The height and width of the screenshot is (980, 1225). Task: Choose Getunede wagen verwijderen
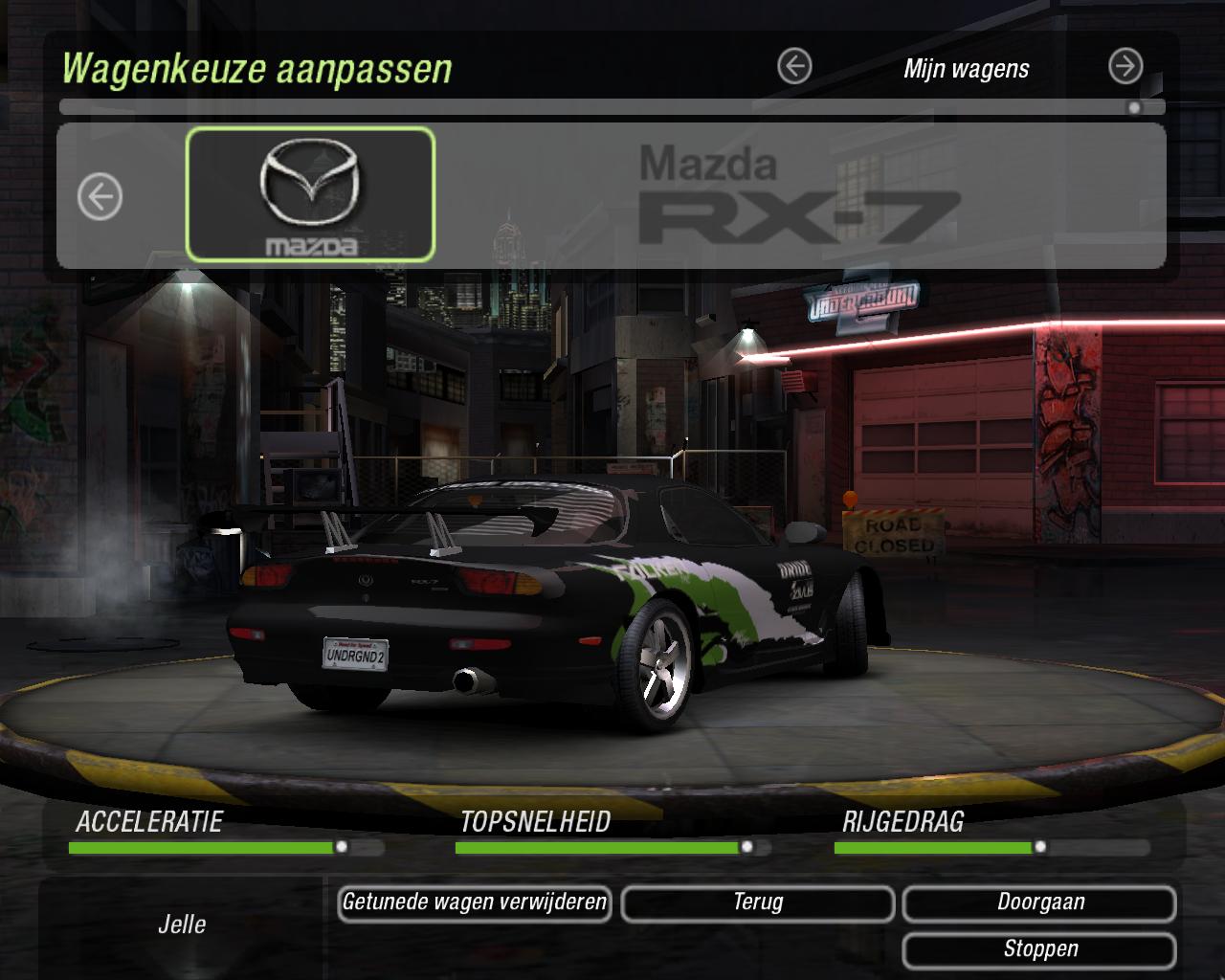coord(475,902)
